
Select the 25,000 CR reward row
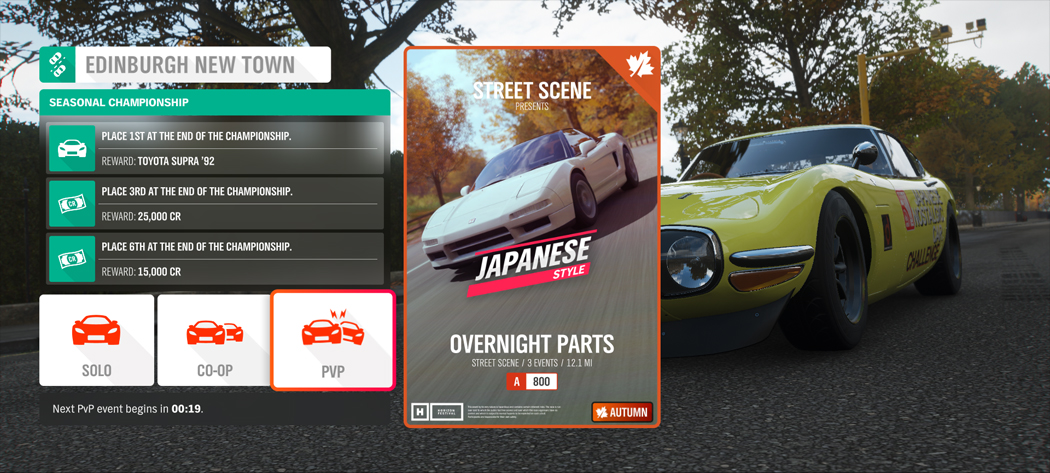(x=216, y=204)
